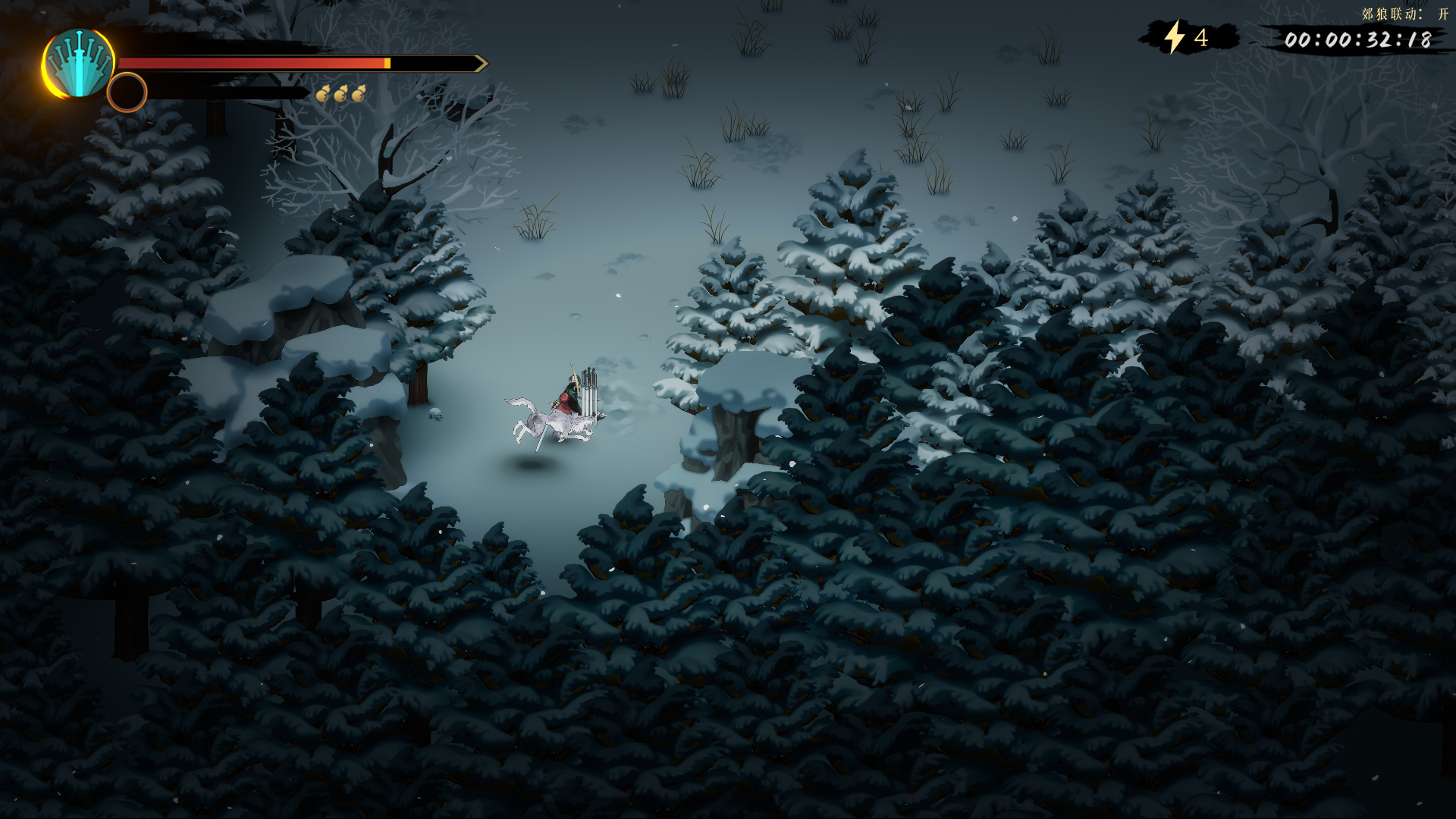Toggle the 郊狼联动 setting
The image size is (1456, 819).
1404,14
